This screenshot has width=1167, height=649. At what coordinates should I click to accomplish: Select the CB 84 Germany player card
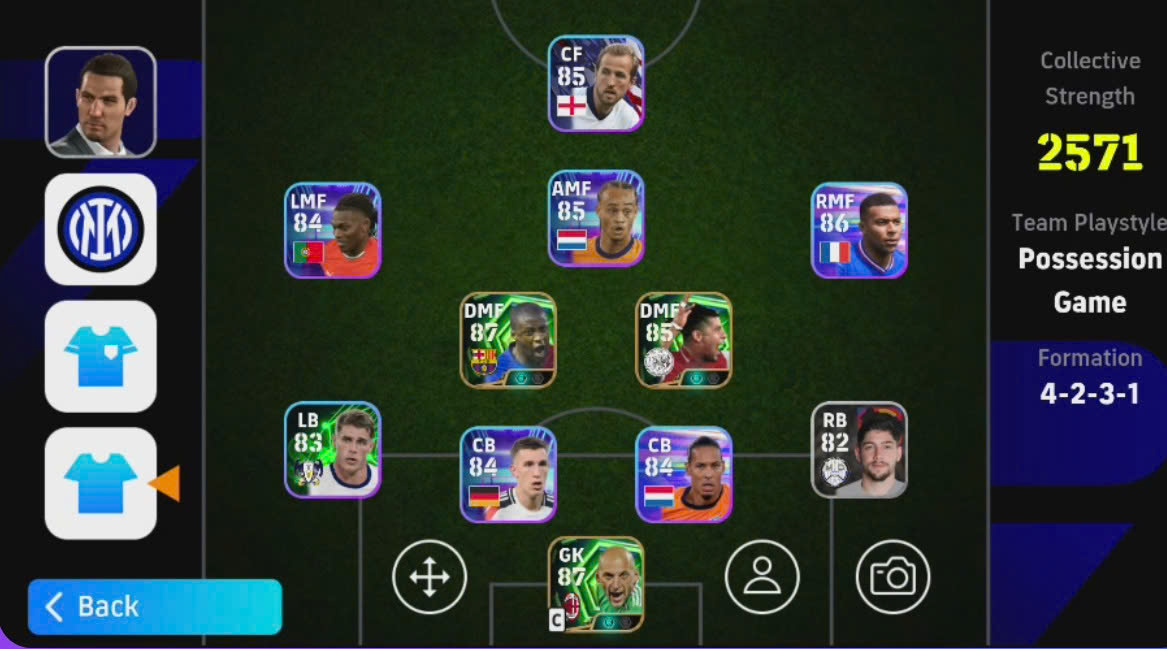point(508,474)
